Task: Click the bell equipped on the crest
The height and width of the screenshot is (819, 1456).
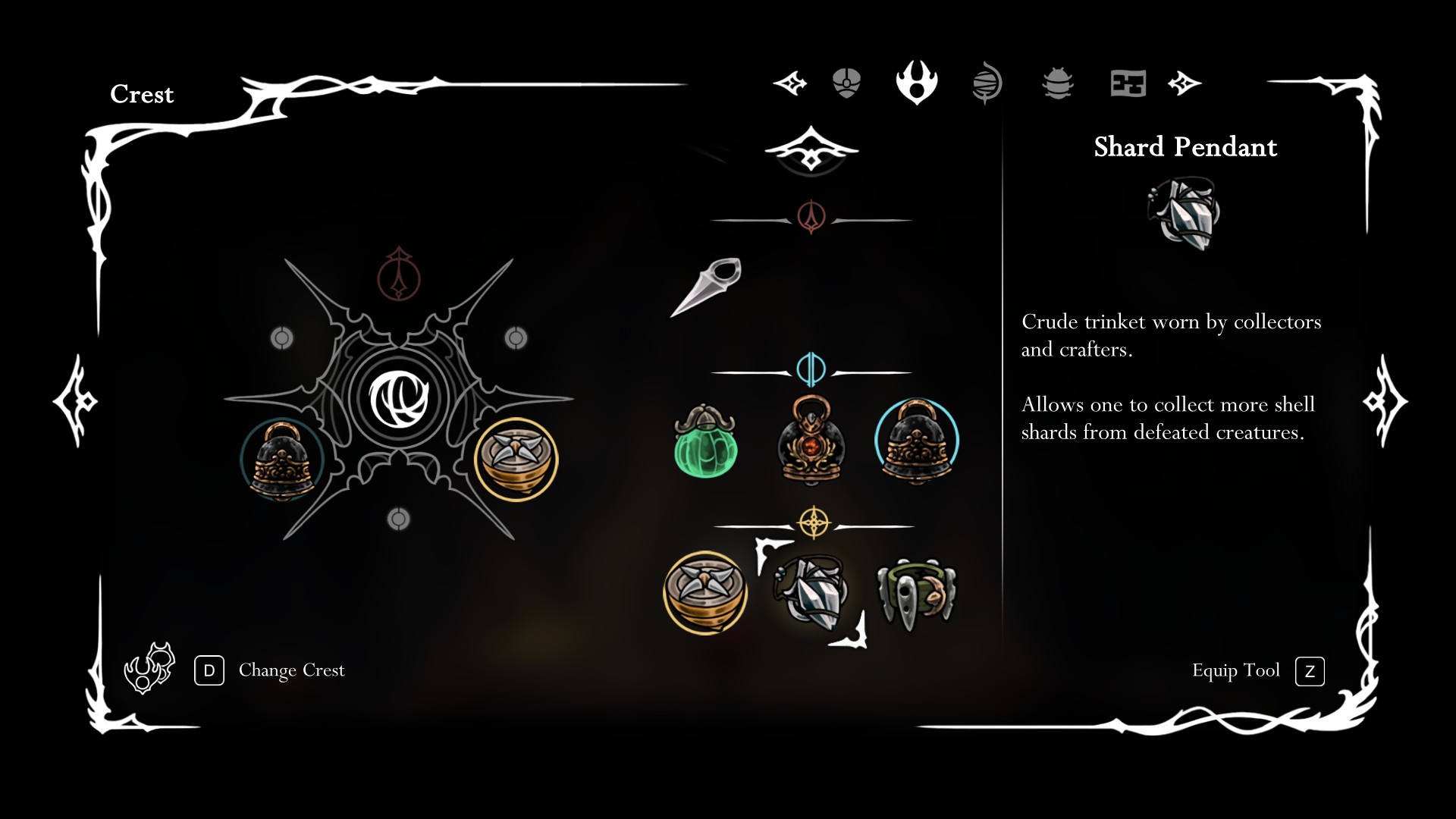Action: coord(282,460)
